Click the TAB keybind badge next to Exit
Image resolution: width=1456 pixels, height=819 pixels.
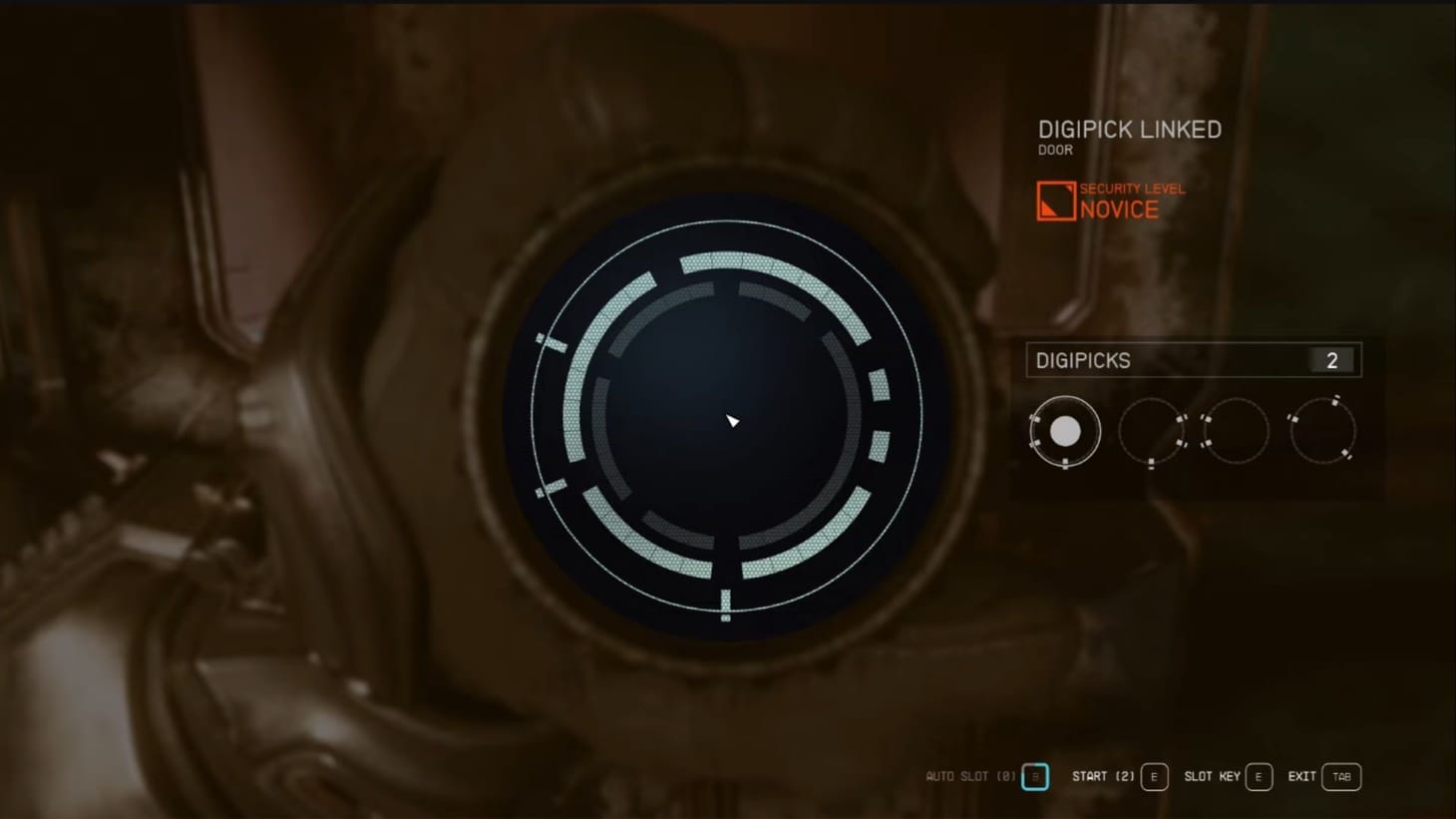coord(1340,775)
